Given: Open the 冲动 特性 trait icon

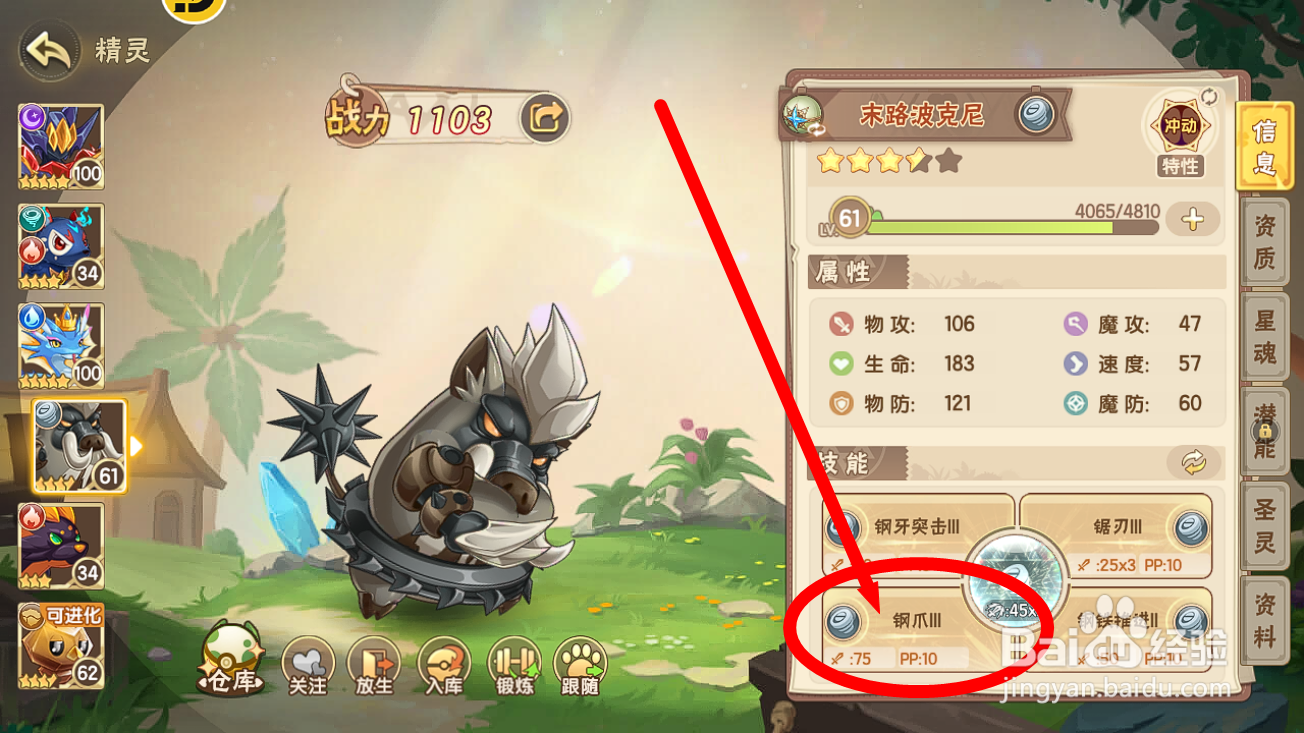Looking at the screenshot, I should coord(1180,125).
